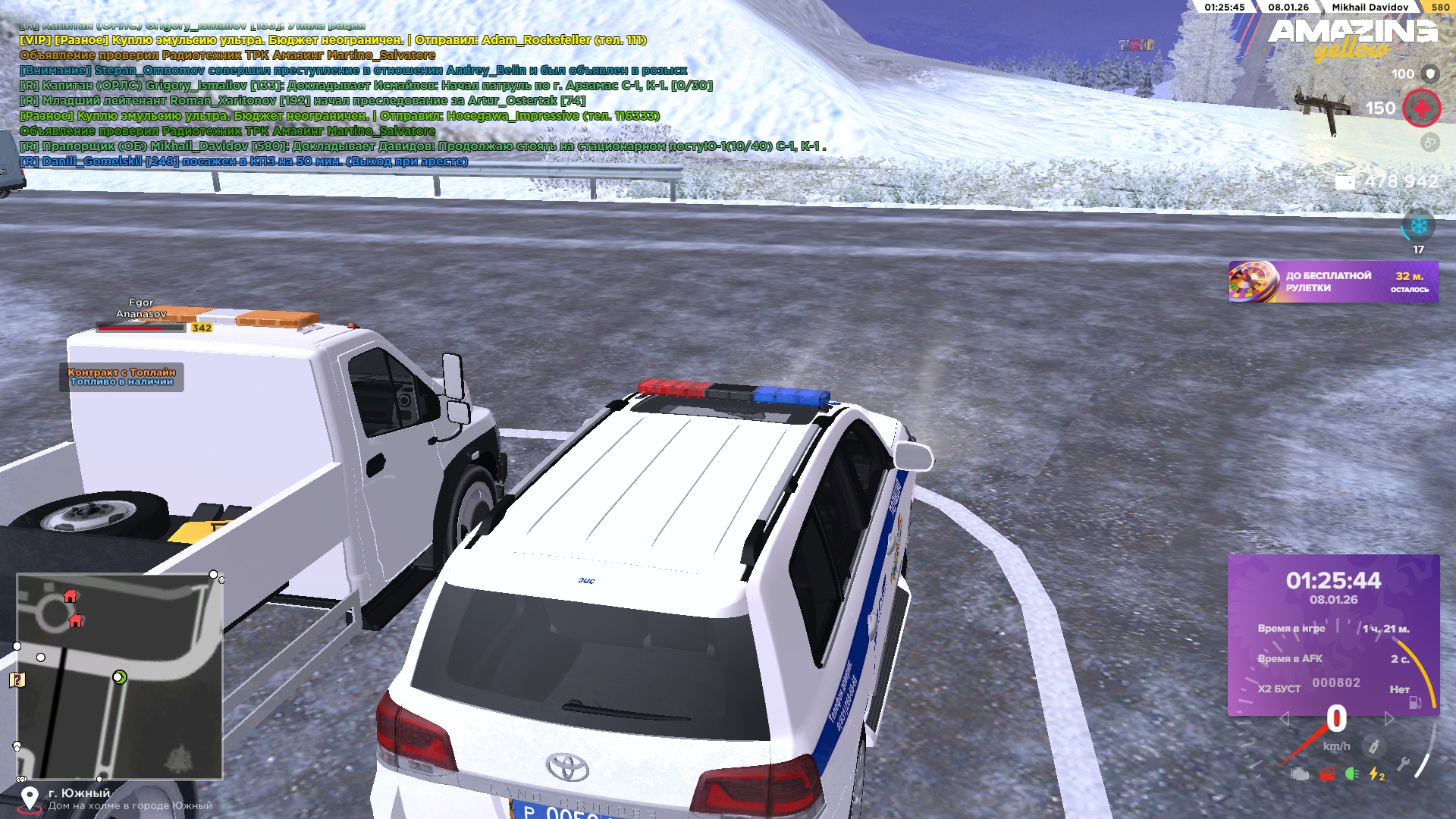Image resolution: width=1456 pixels, height=819 pixels.
Task: Toggle the green headlights icon
Action: [1352, 774]
